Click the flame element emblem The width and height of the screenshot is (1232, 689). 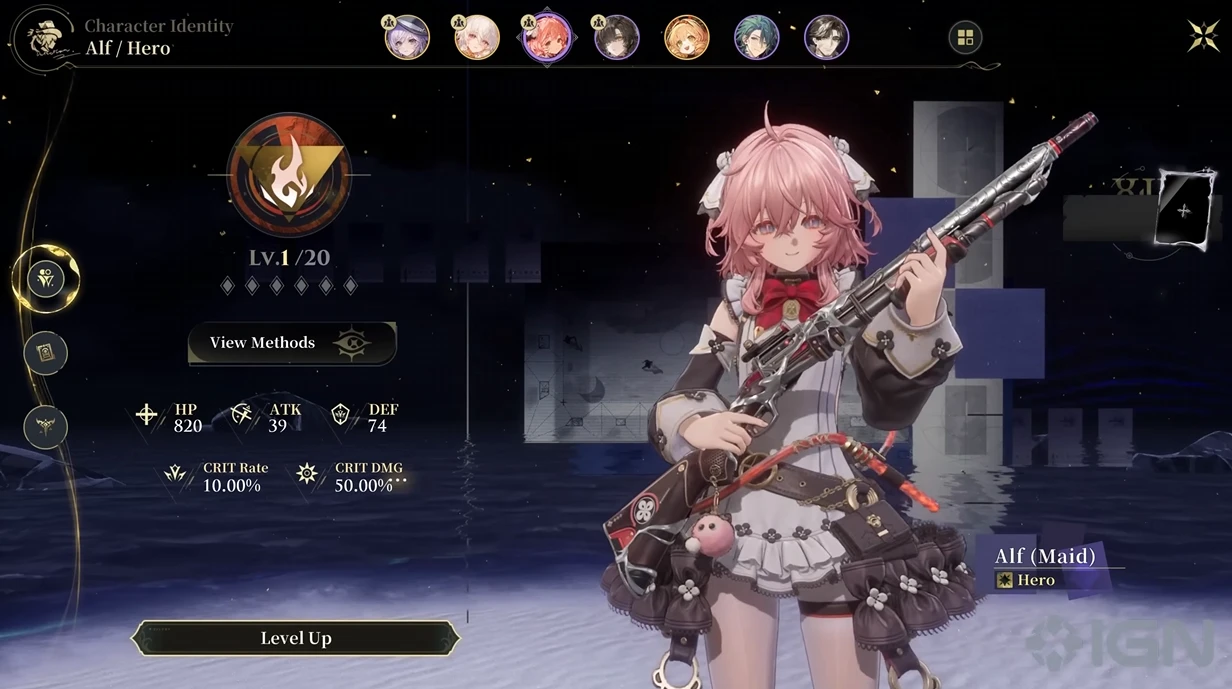[288, 173]
